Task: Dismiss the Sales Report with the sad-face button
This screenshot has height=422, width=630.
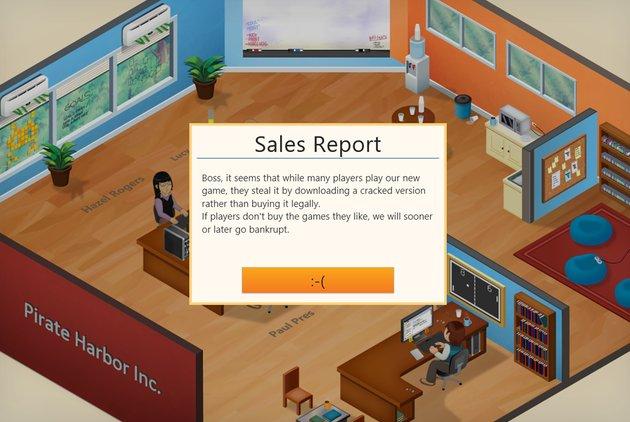Action: tap(318, 280)
